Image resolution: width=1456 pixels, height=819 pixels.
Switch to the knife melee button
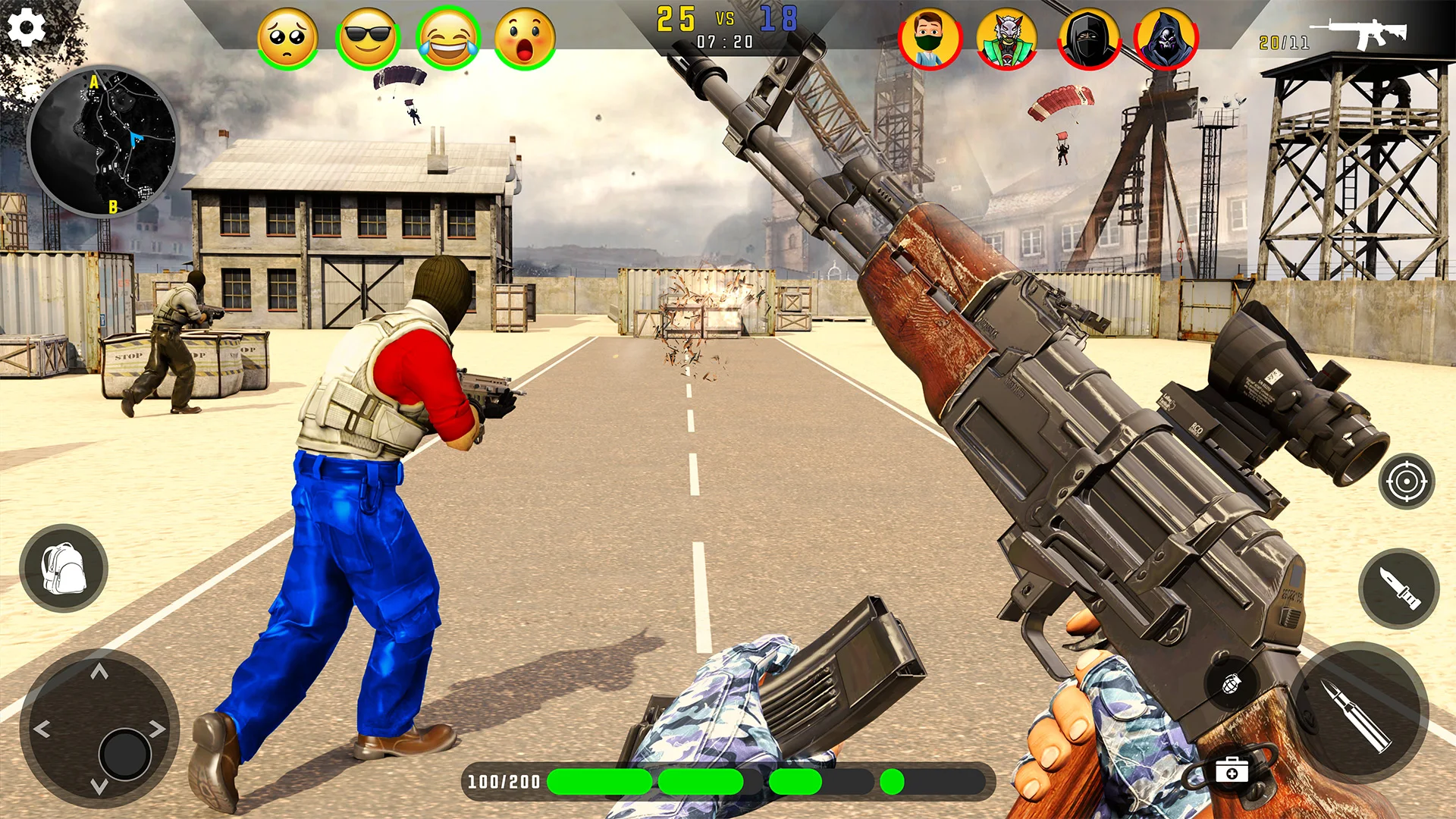1399,588
